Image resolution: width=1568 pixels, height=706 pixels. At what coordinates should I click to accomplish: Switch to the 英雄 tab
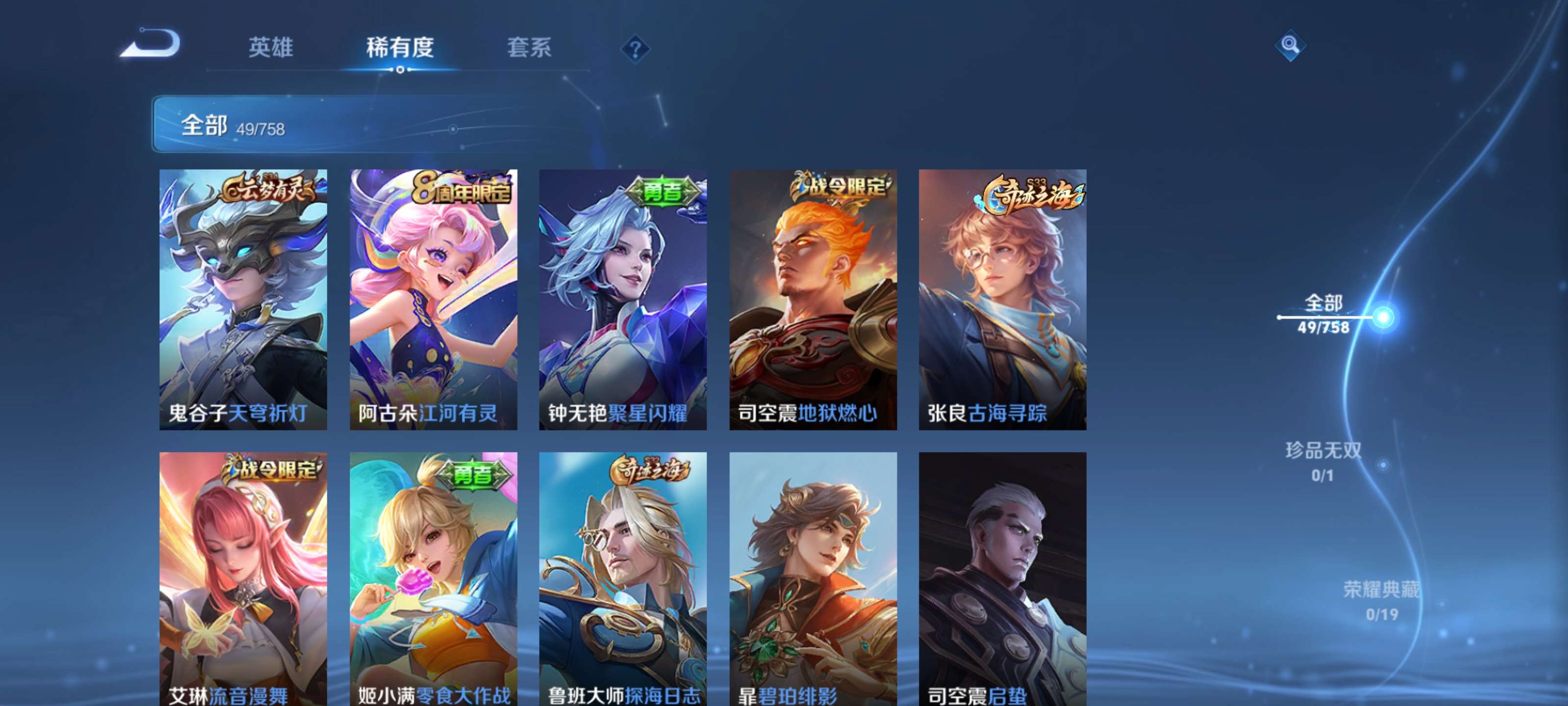click(270, 49)
